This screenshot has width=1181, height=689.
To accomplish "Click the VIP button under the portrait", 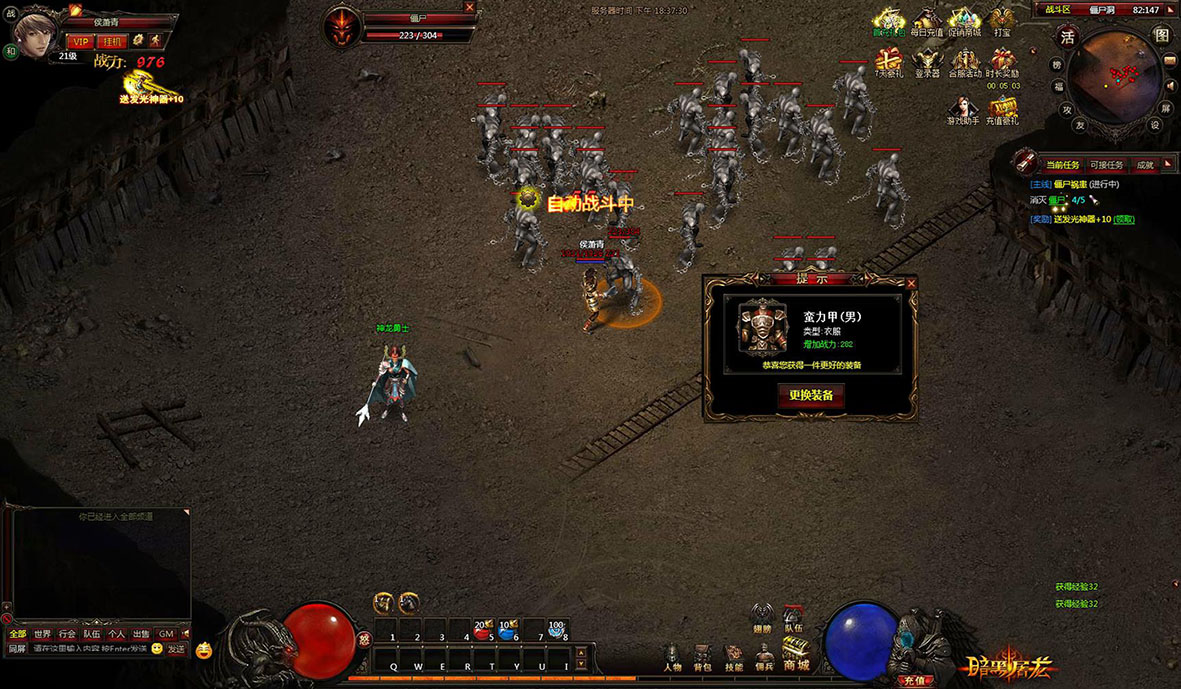I will 80,41.
